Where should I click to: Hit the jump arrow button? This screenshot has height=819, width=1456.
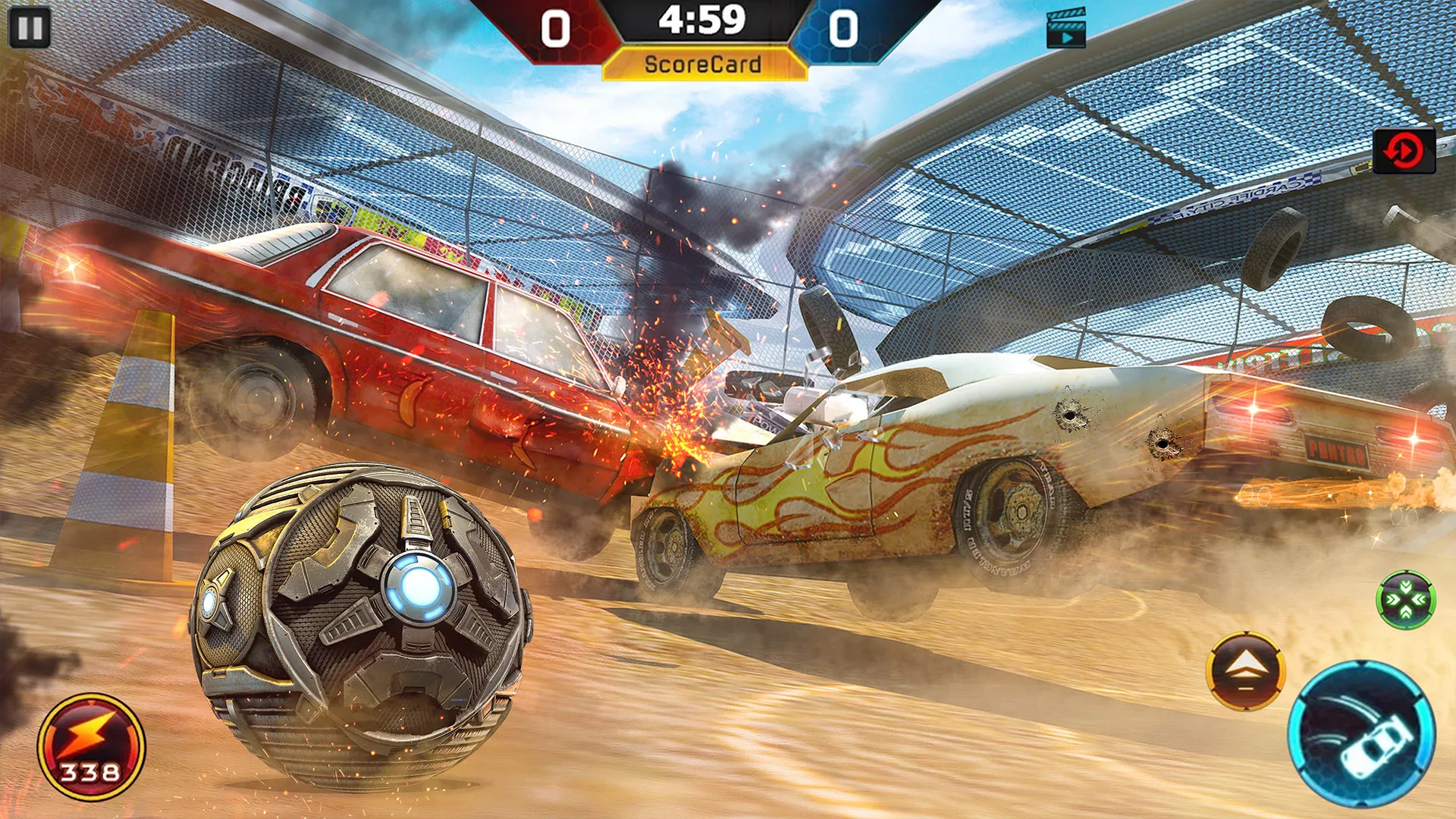[1245, 671]
